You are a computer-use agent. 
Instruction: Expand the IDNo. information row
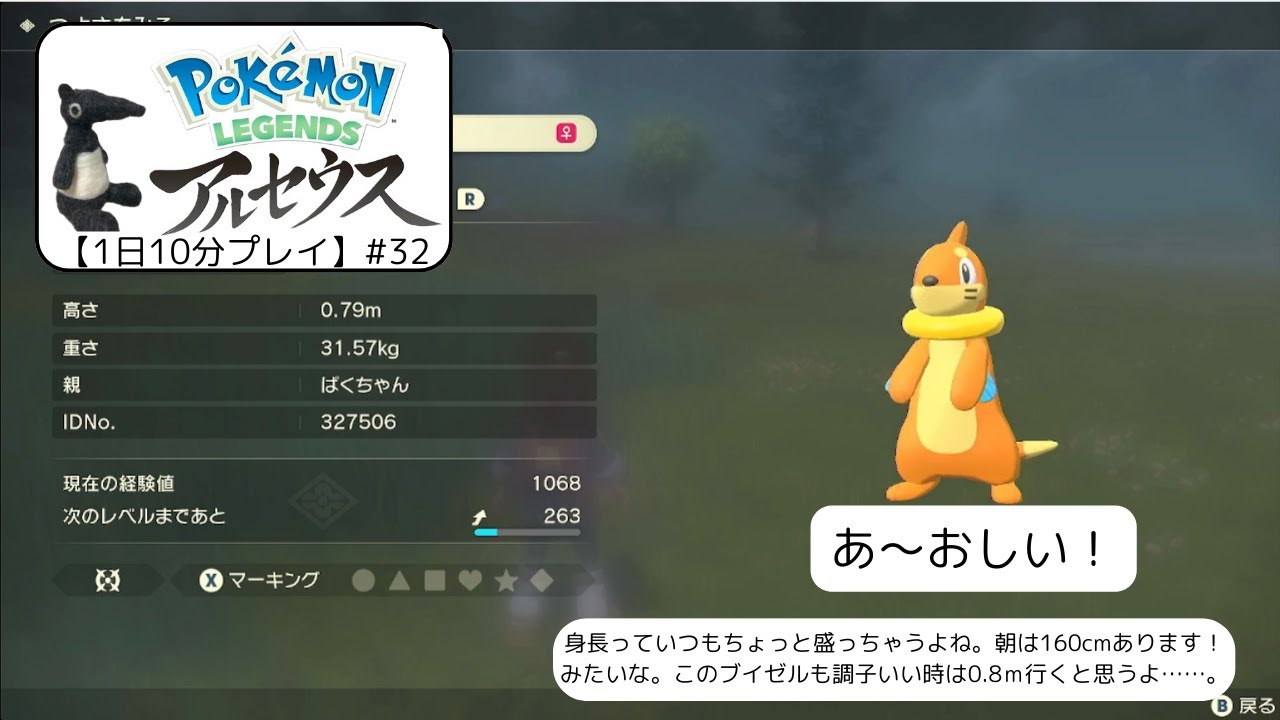coord(320,422)
